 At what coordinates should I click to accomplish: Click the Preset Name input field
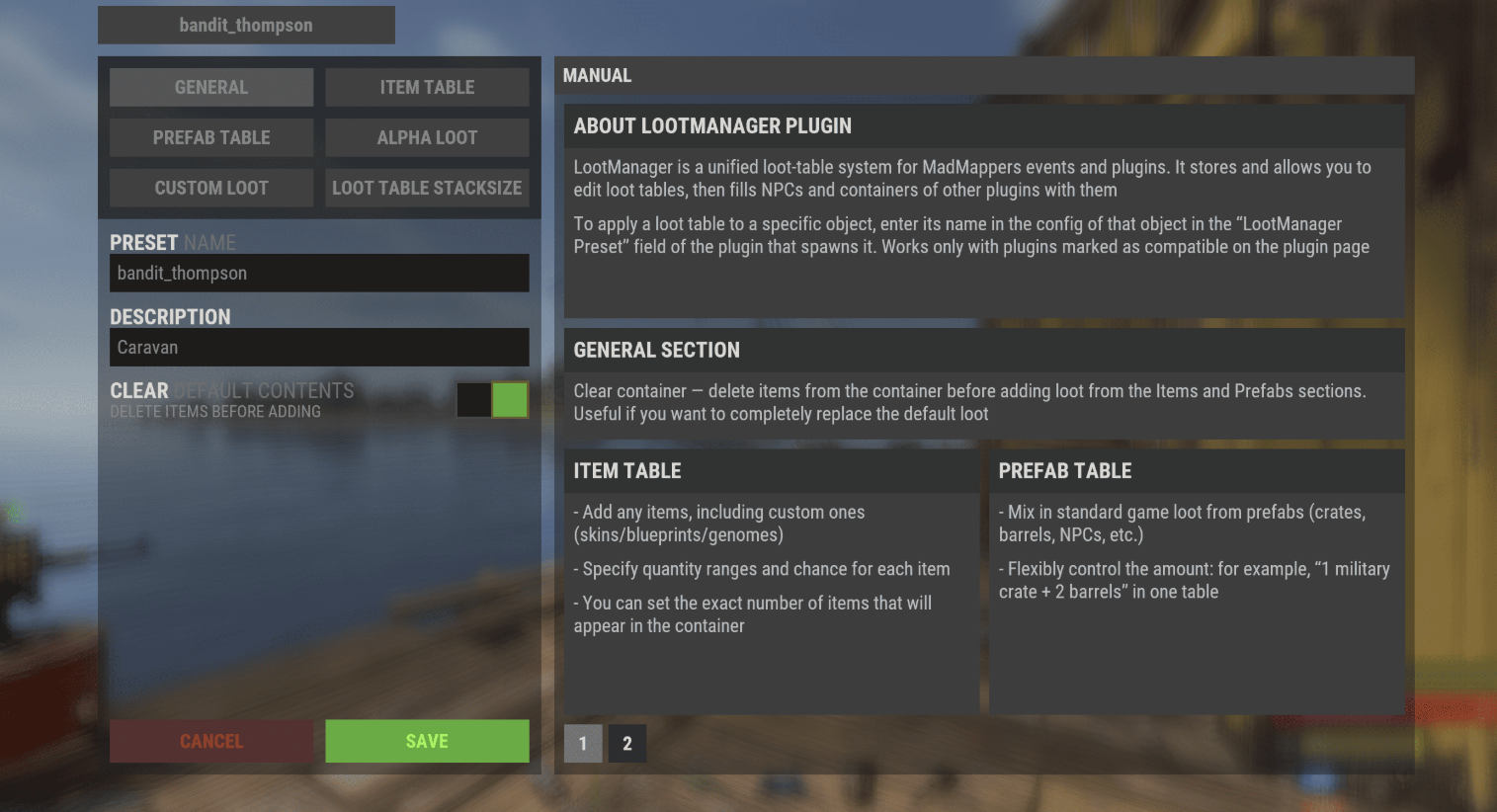(319, 273)
